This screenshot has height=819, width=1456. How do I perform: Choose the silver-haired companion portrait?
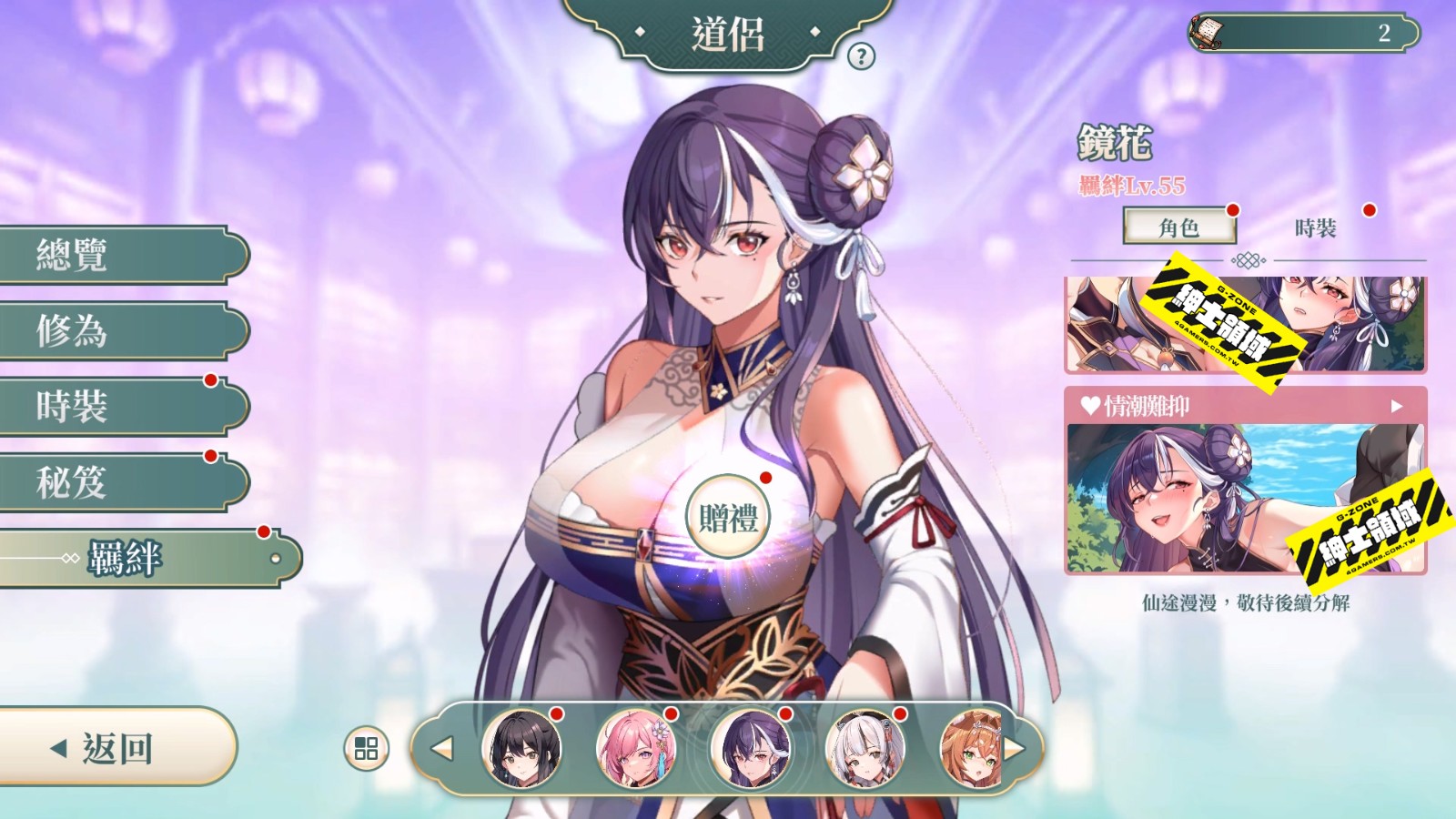point(864,748)
